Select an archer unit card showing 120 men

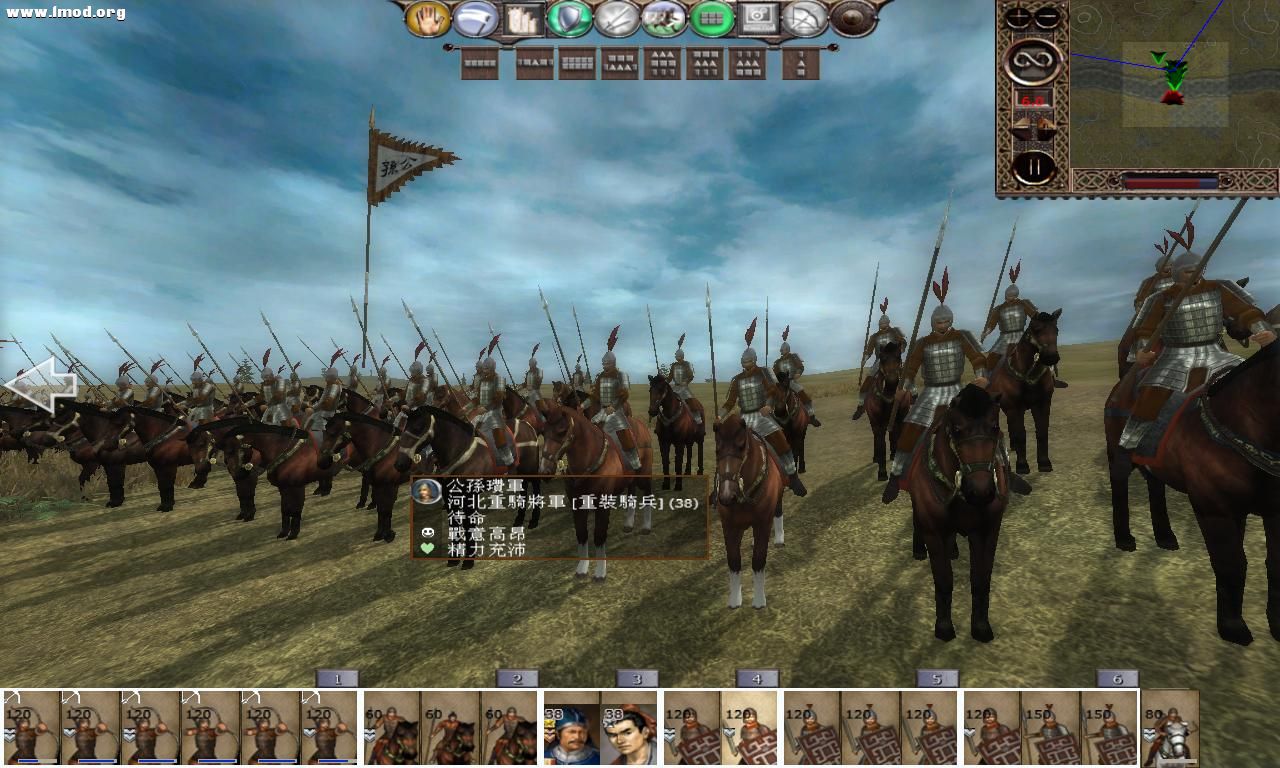pos(30,730)
